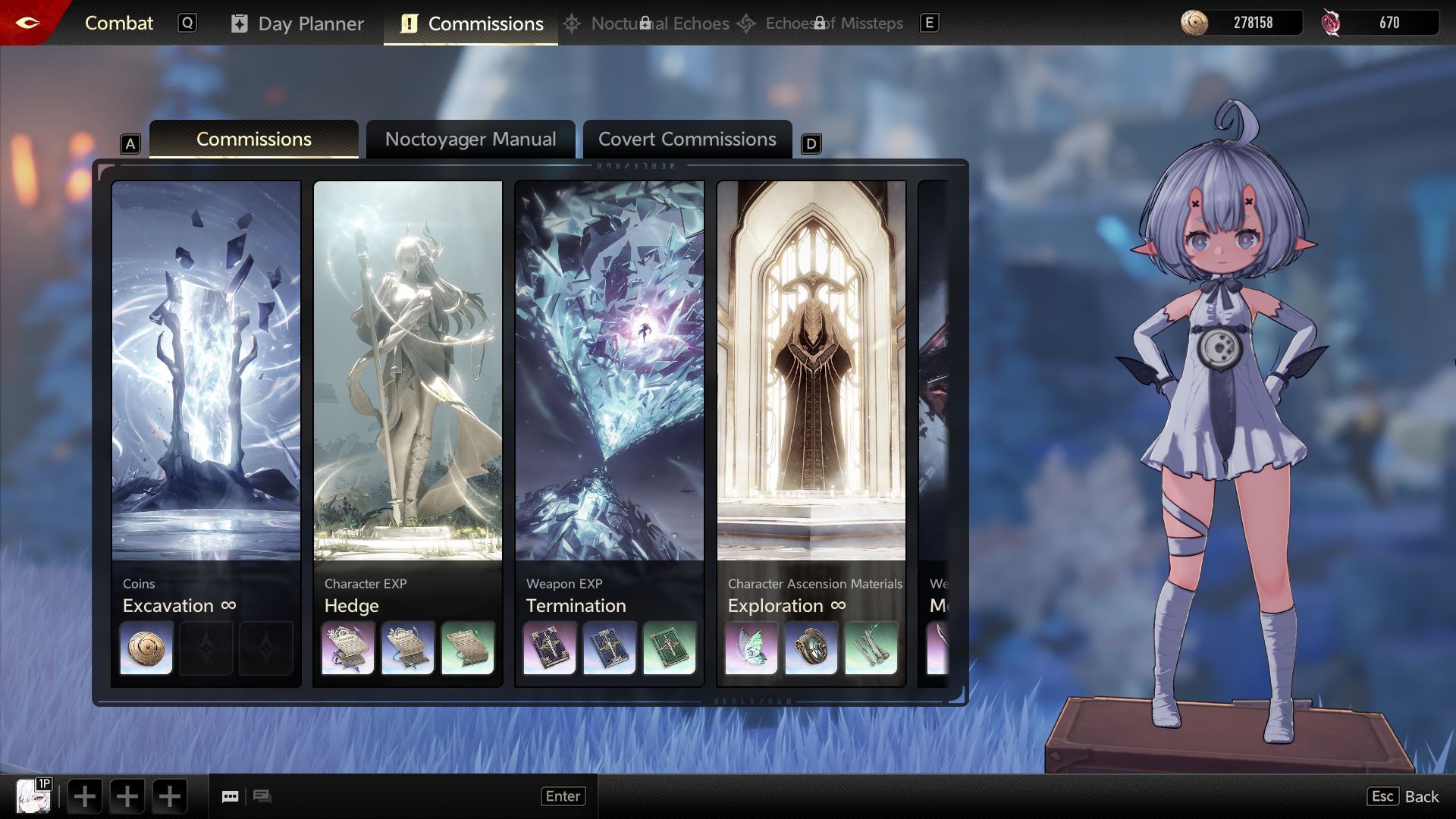Click the green scroll reward icon under Hedge
Screen dimensions: 1456x819
[469, 648]
